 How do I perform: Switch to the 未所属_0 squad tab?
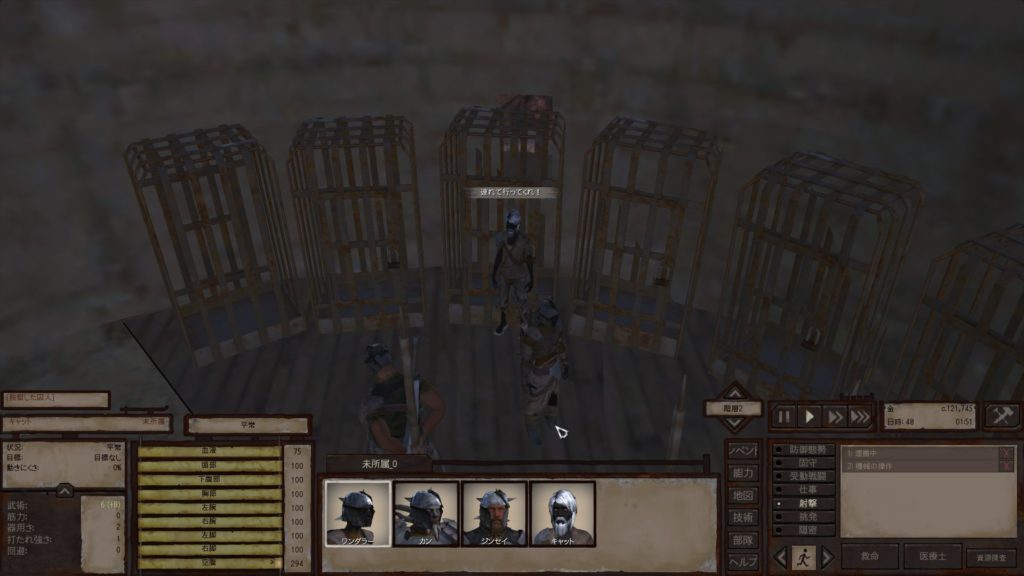pyautogui.click(x=379, y=464)
